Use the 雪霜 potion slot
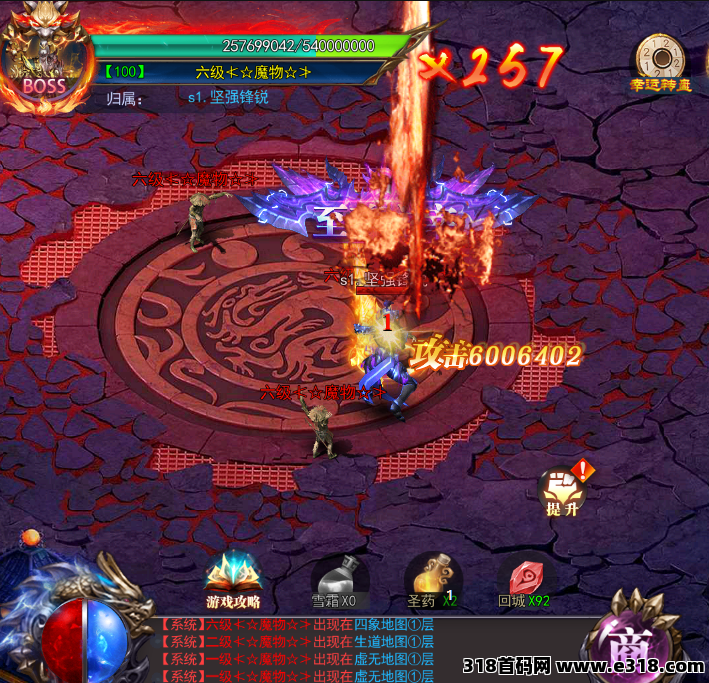Image resolution: width=709 pixels, height=683 pixels. [334, 578]
